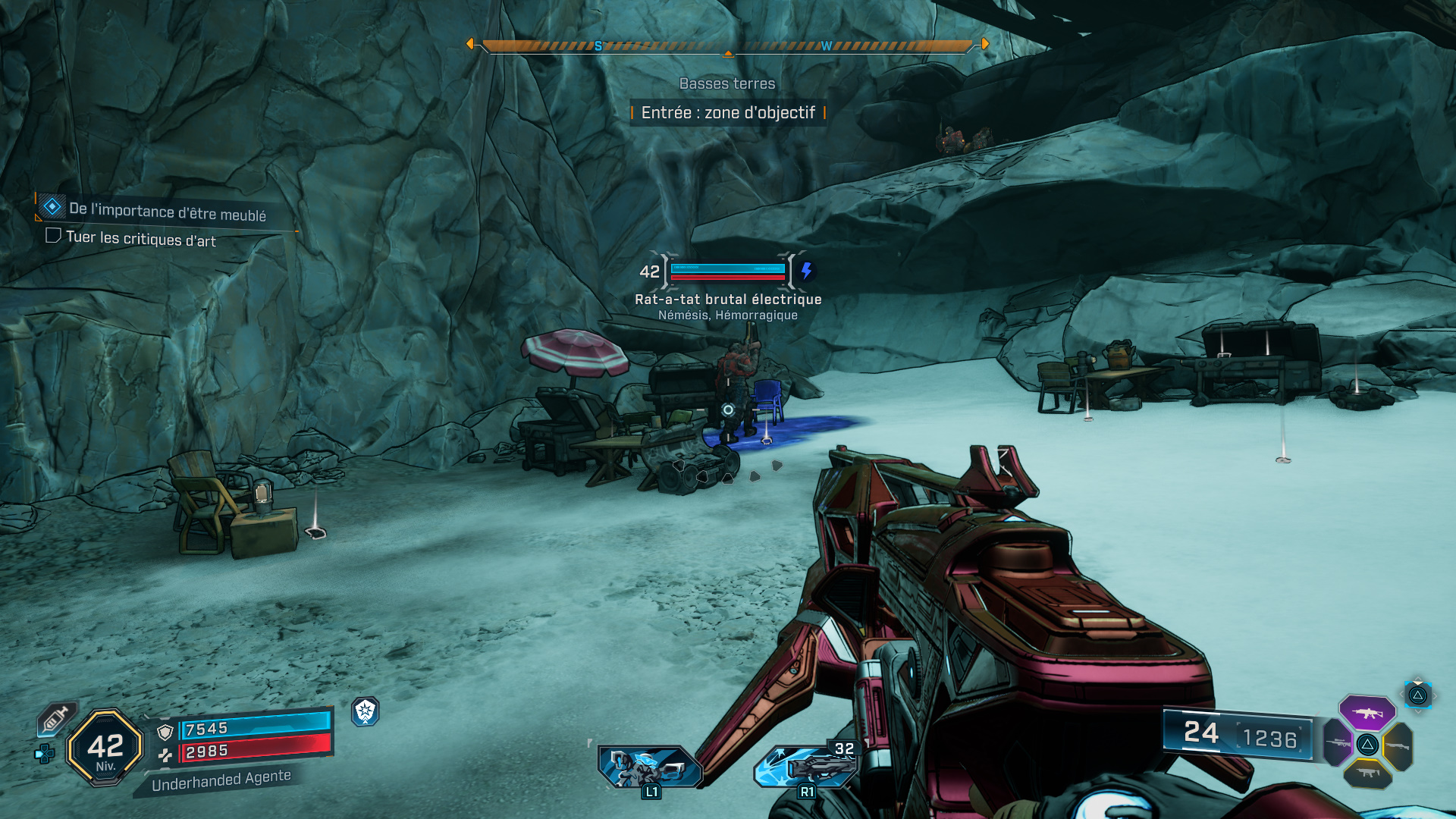This screenshot has height=819, width=1456.
Task: Select the tracked quest "De l'importance d'être meublé"
Action: pos(167,212)
